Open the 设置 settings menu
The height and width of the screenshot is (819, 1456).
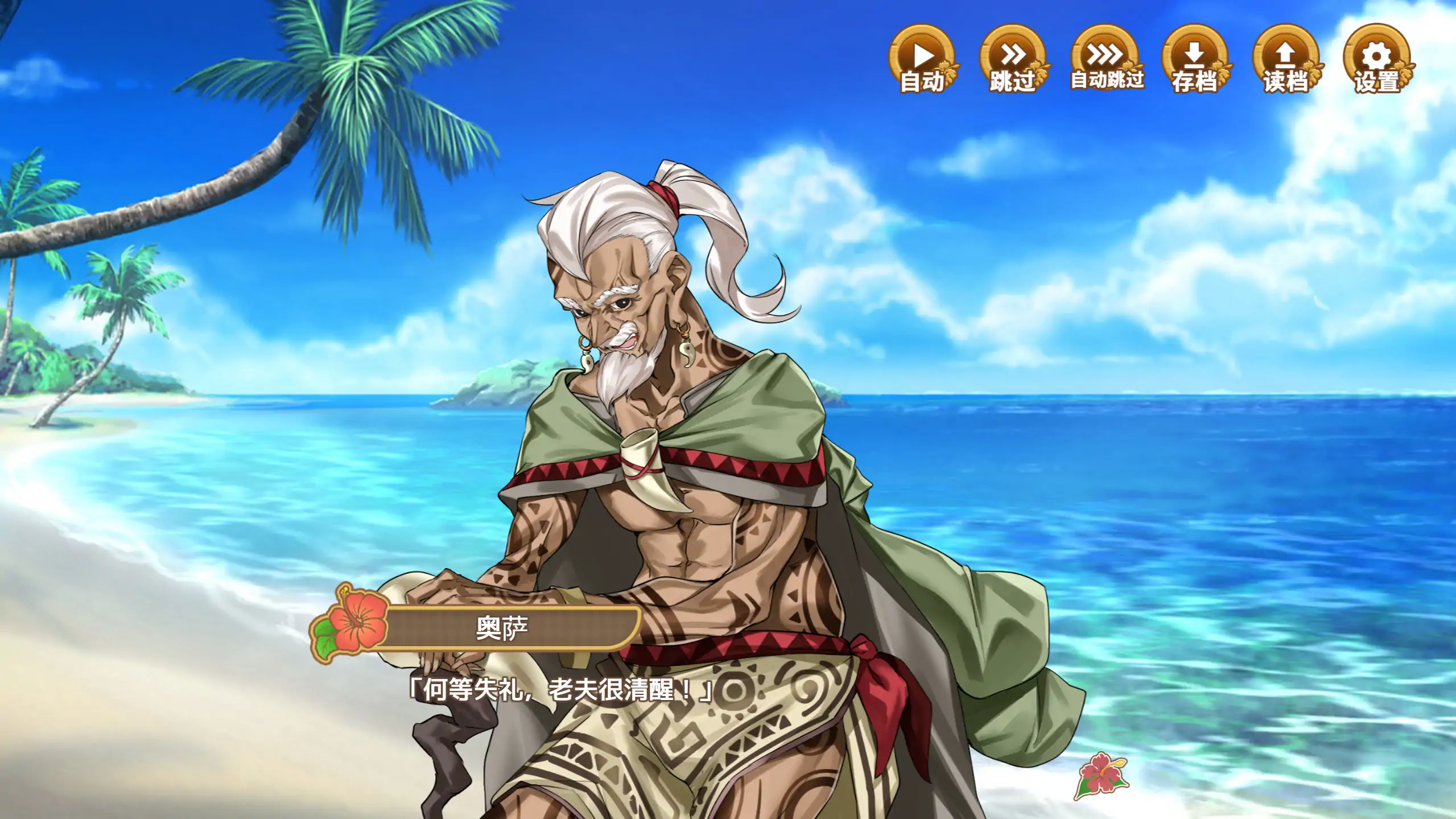click(1377, 59)
